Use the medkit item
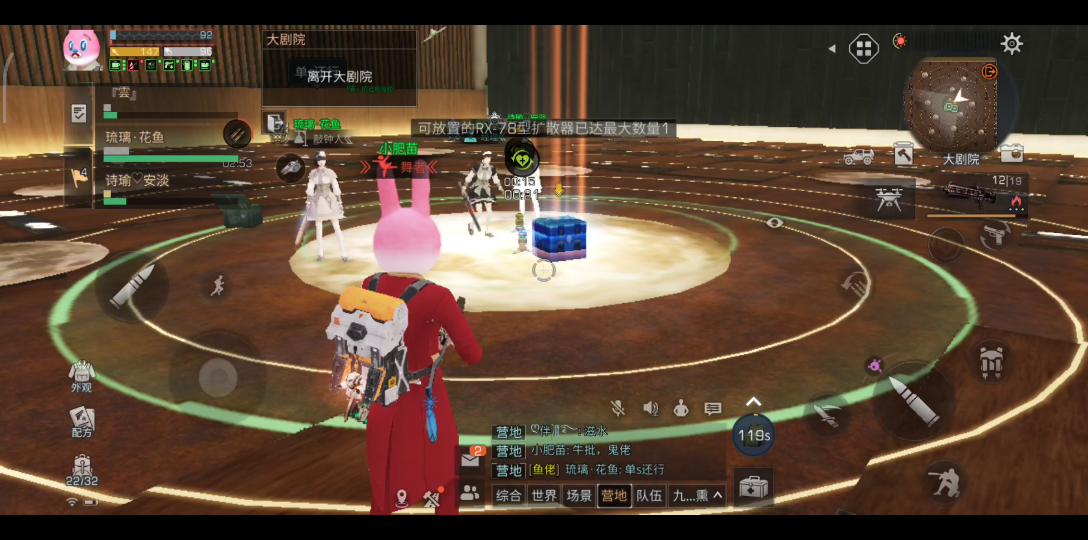 coord(753,487)
